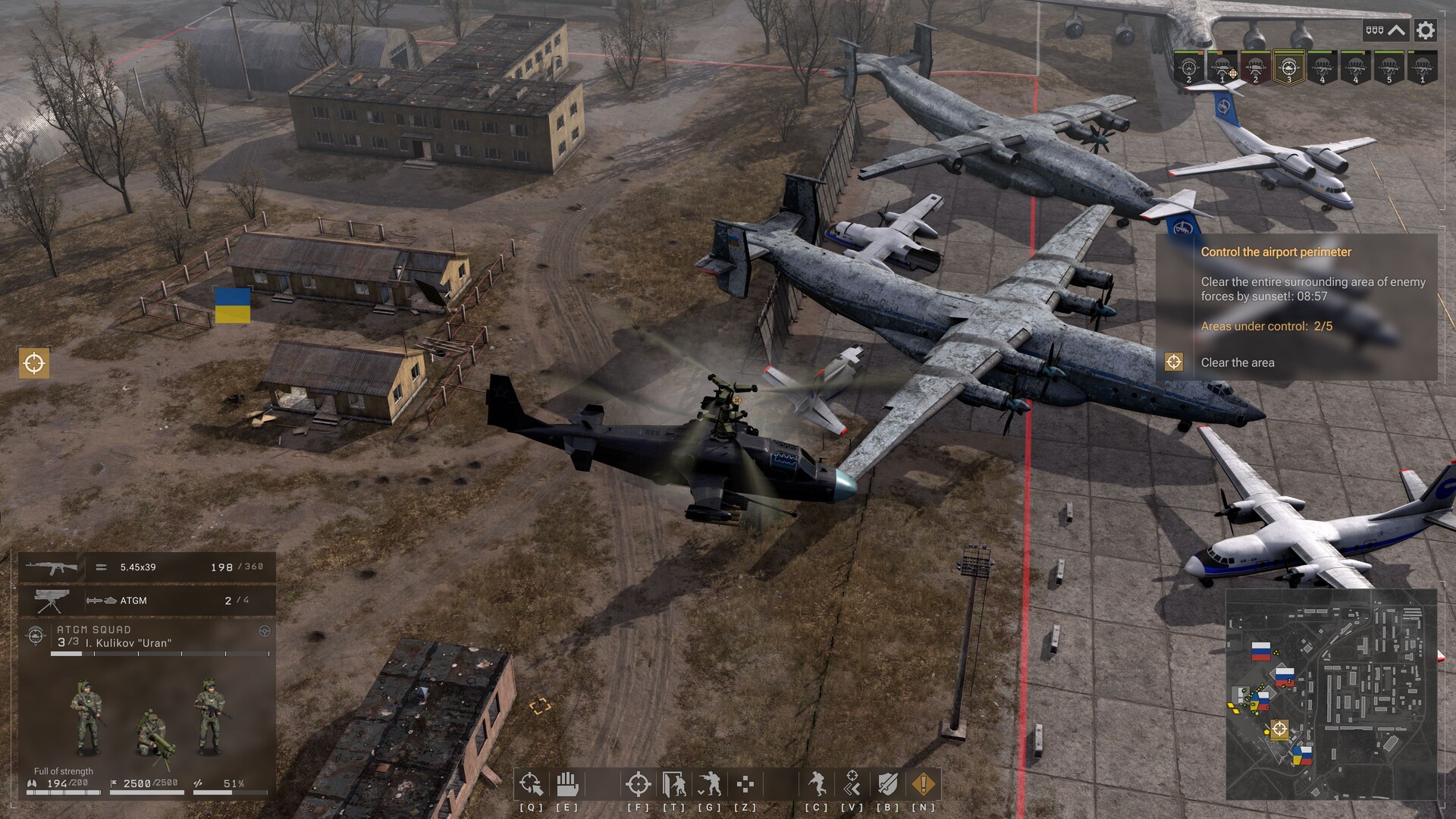Click the 'Clear the area' objective entry
This screenshot has width=1456, height=819.
click(1239, 362)
